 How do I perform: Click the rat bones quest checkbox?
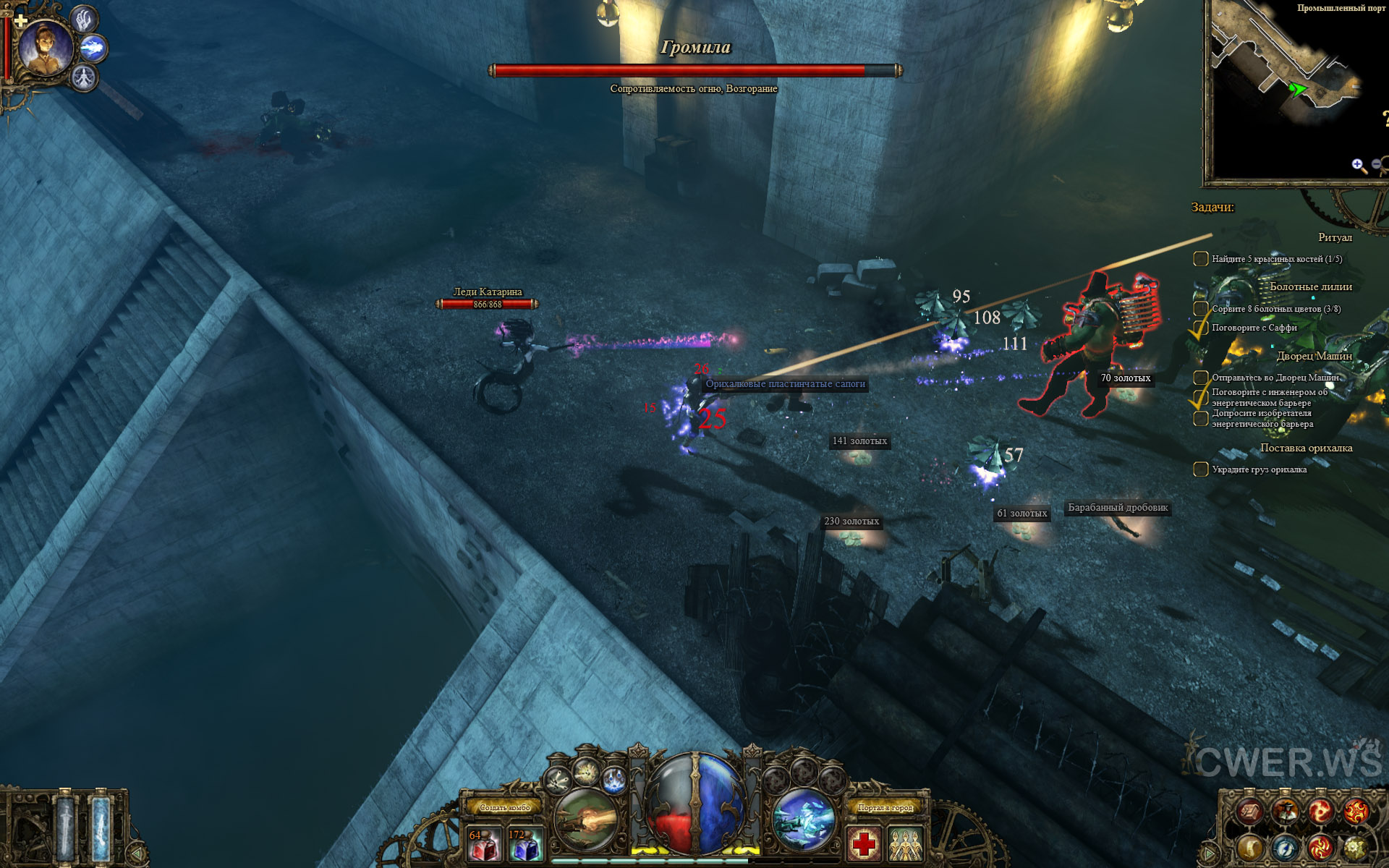click(1200, 259)
